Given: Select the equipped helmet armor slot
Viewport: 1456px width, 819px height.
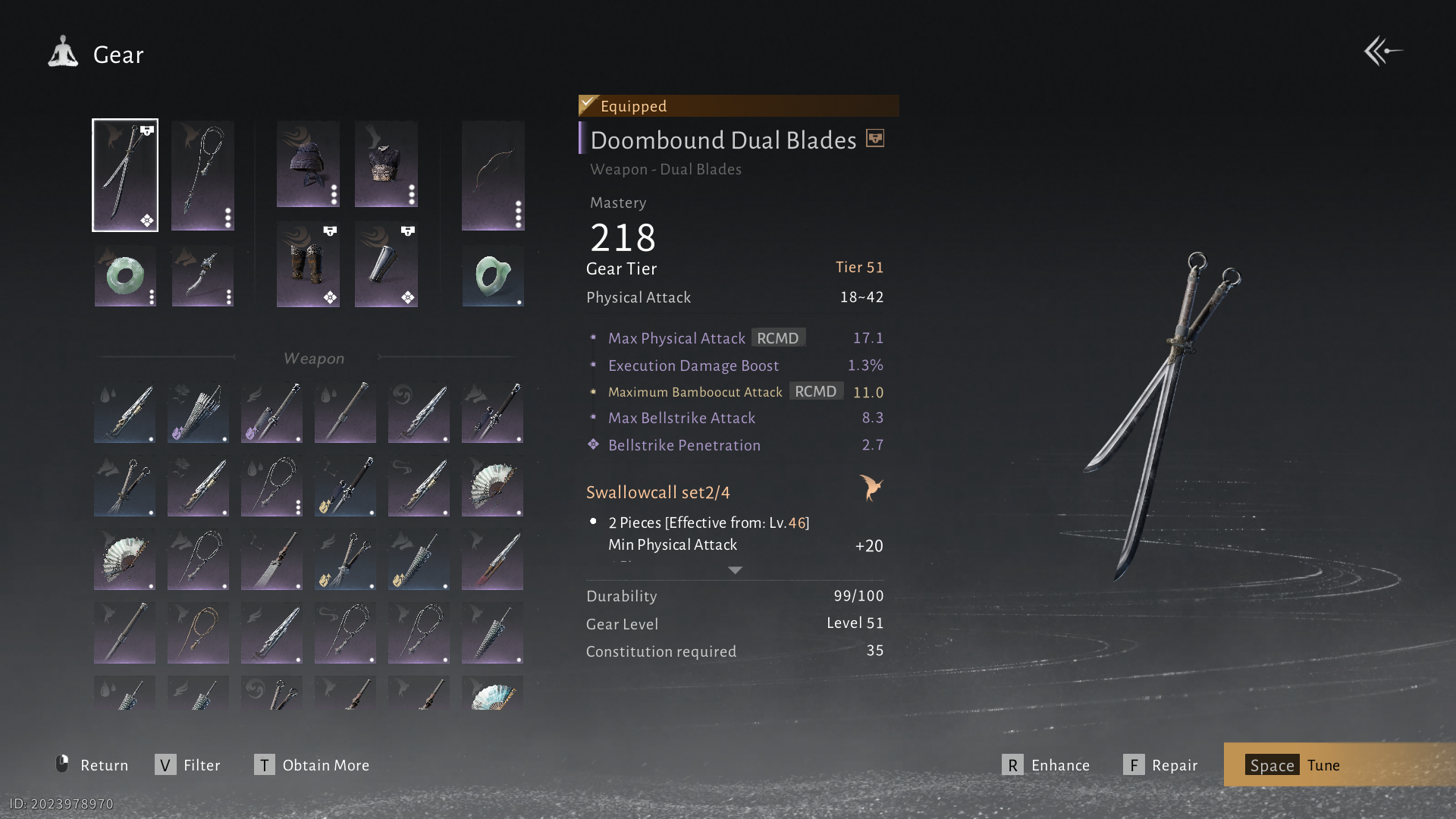Looking at the screenshot, I should click(308, 164).
